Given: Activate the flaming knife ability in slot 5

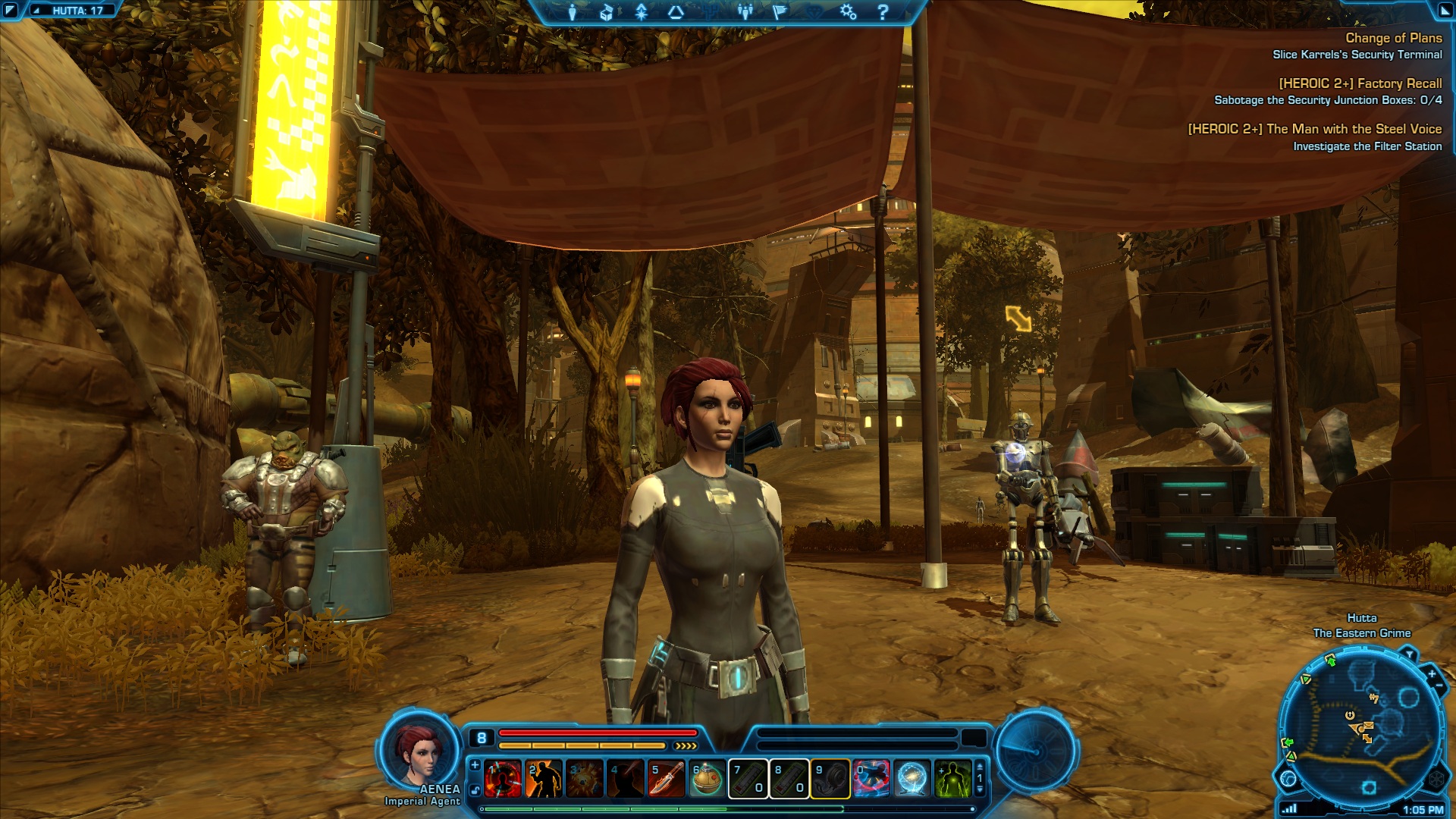Looking at the screenshot, I should [x=667, y=779].
